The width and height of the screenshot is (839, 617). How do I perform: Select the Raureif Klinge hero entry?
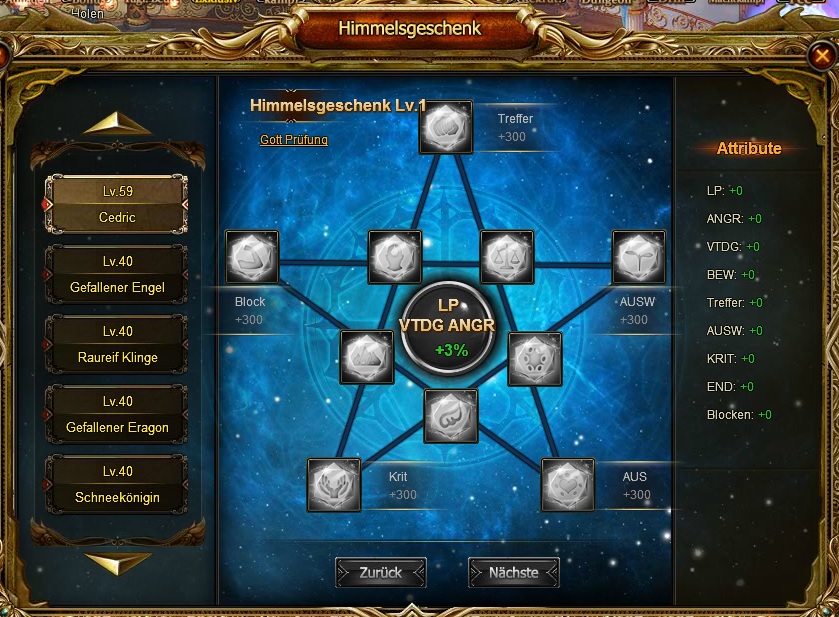tap(117, 345)
